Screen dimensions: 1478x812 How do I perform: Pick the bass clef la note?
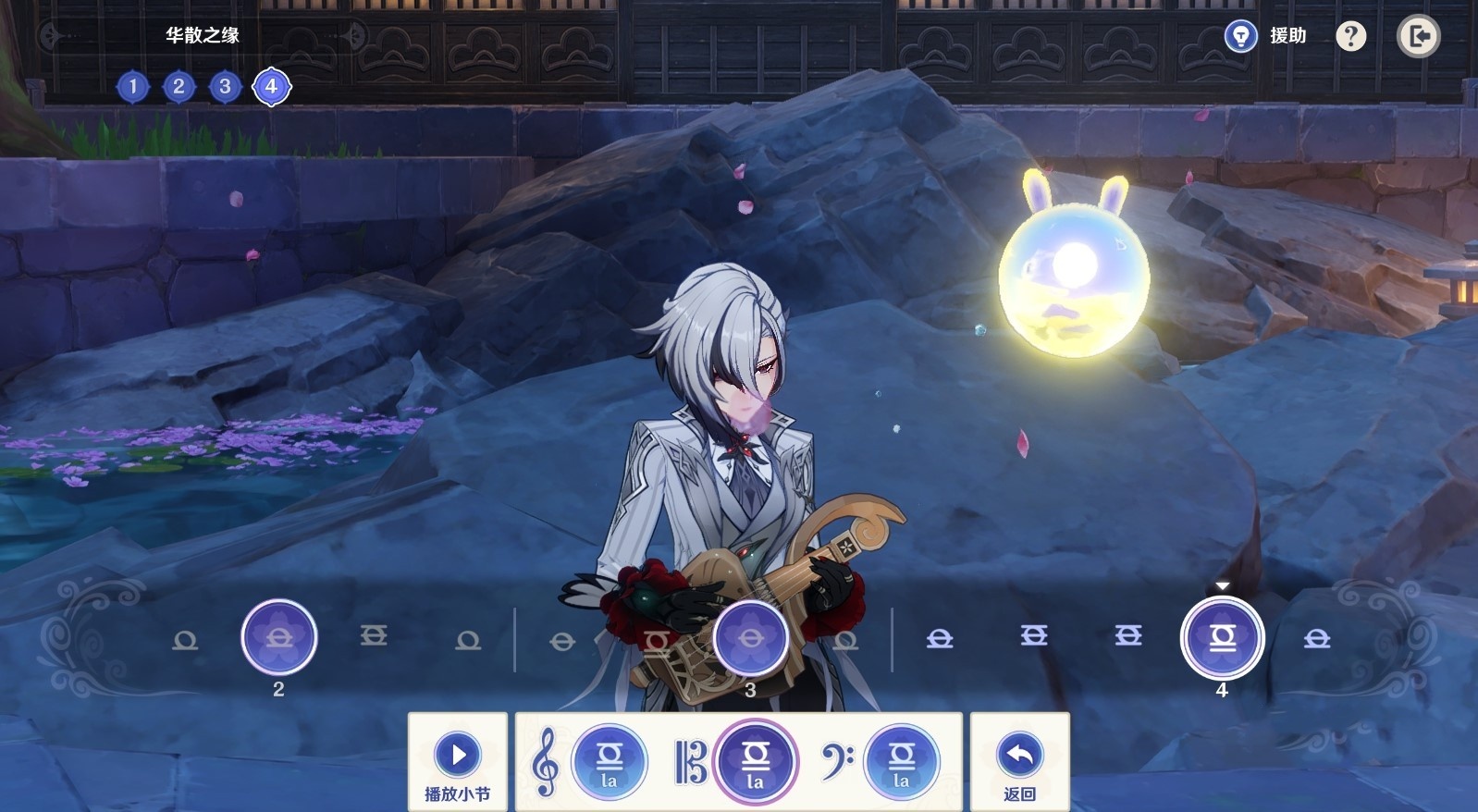pos(901,762)
